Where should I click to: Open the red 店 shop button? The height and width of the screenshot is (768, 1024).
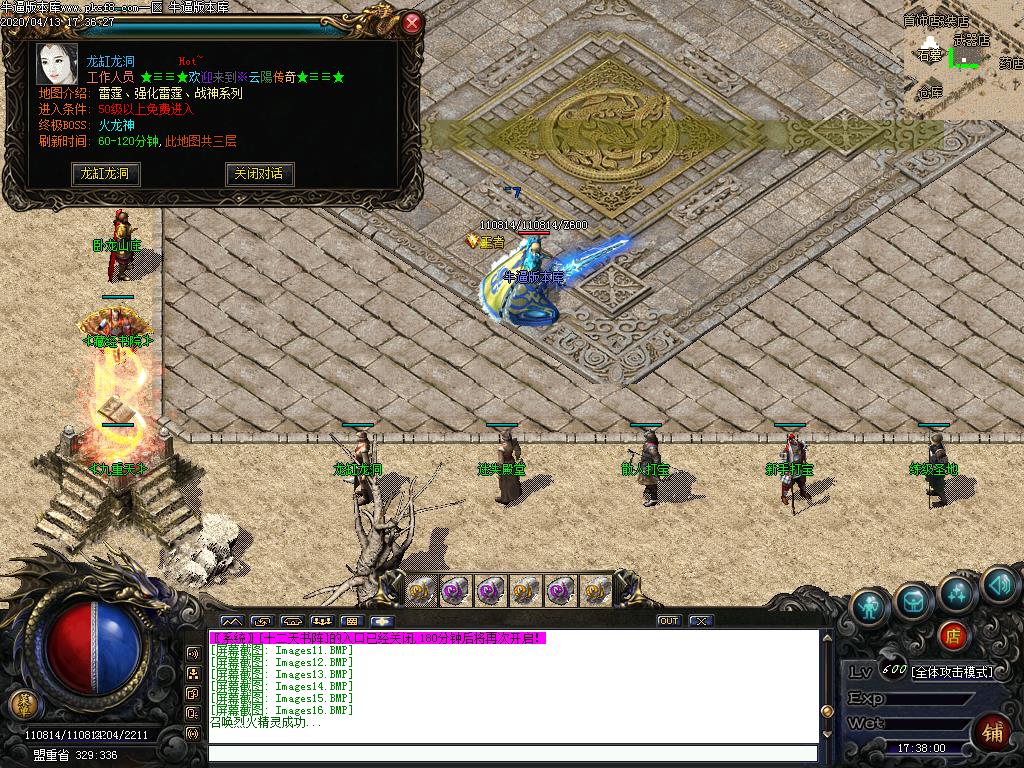(x=953, y=634)
